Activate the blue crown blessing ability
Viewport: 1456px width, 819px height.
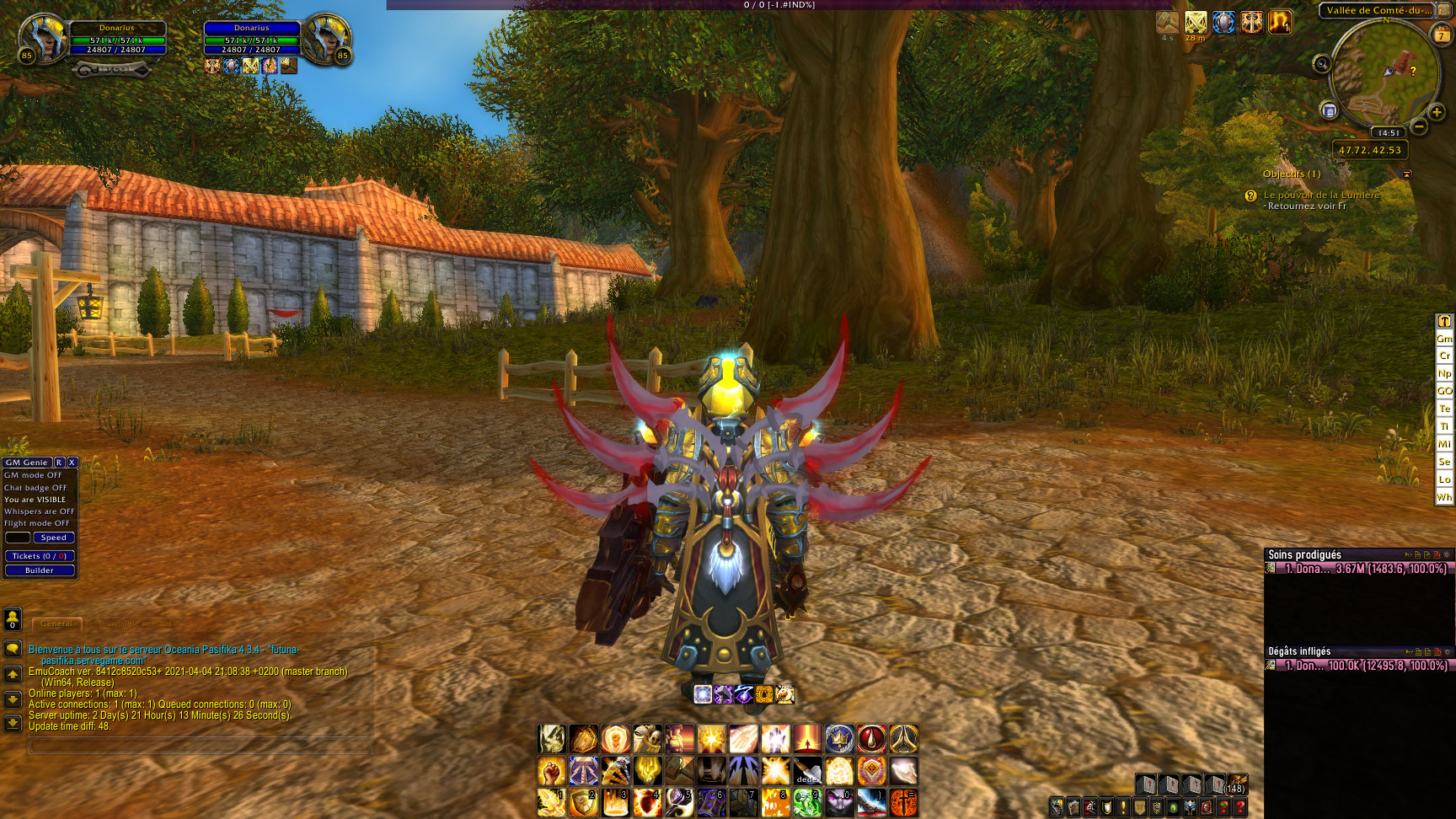839,739
